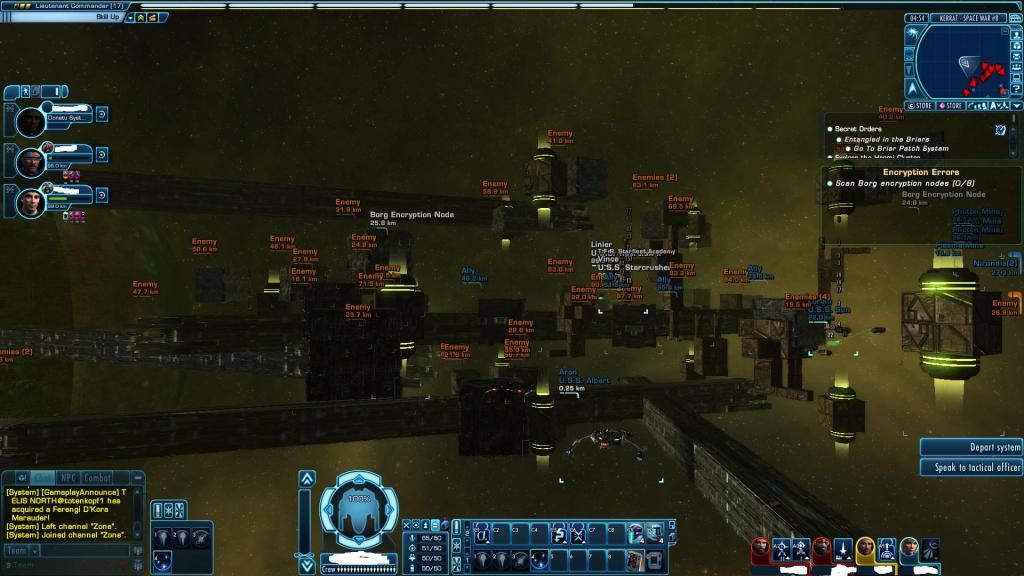Speak to tactical officer
Image resolution: width=1024 pixels, height=576 pixels.
[971, 467]
